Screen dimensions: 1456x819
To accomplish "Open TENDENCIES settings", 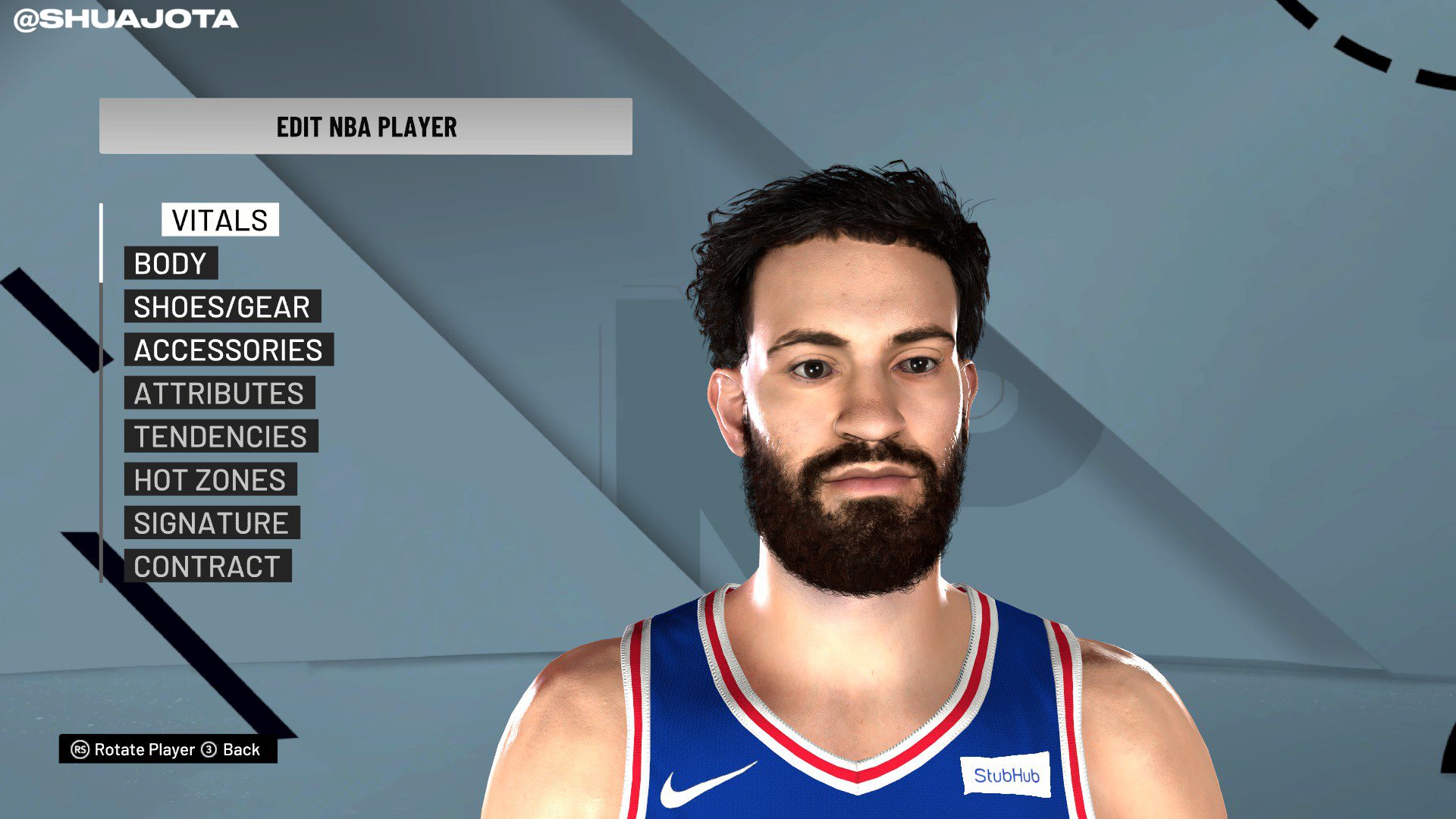I will pos(220,436).
